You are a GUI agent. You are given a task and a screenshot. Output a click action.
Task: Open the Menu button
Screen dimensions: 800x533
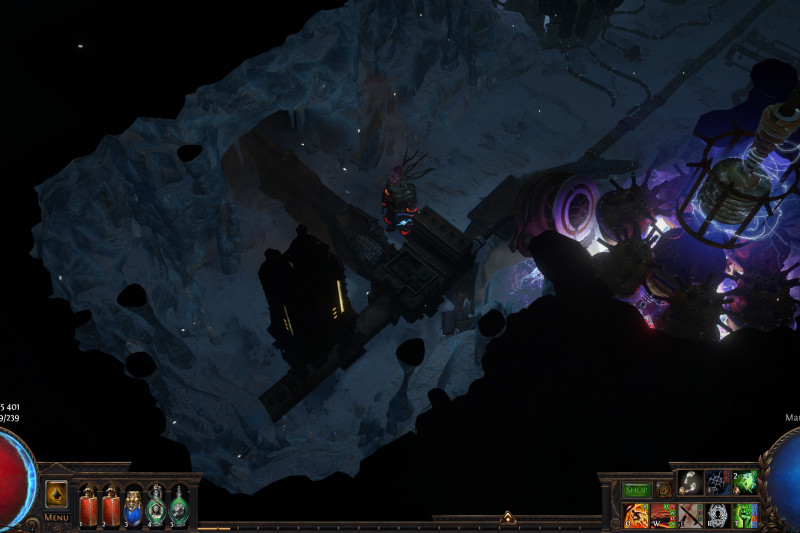coord(57,517)
